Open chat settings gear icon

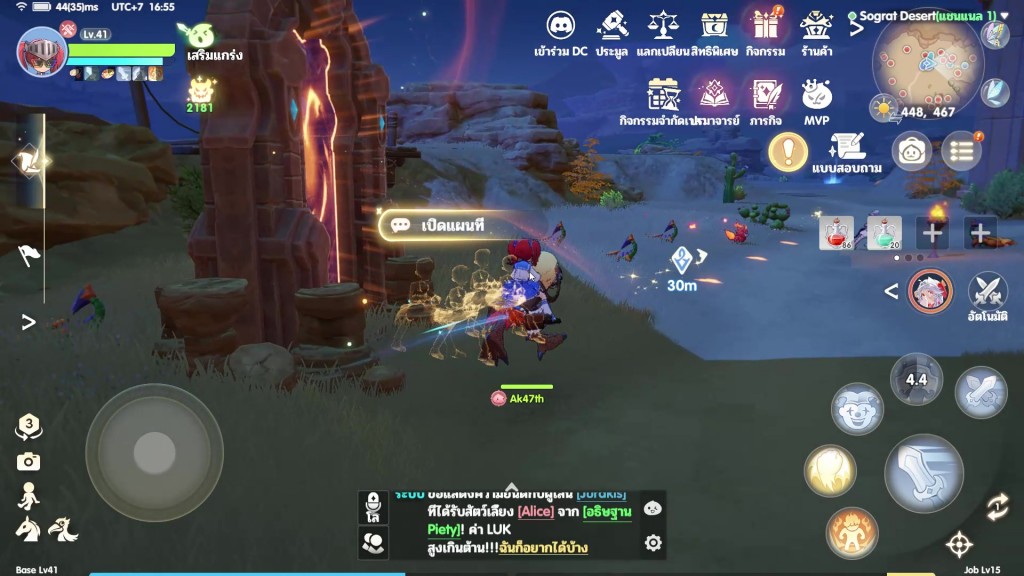point(653,543)
